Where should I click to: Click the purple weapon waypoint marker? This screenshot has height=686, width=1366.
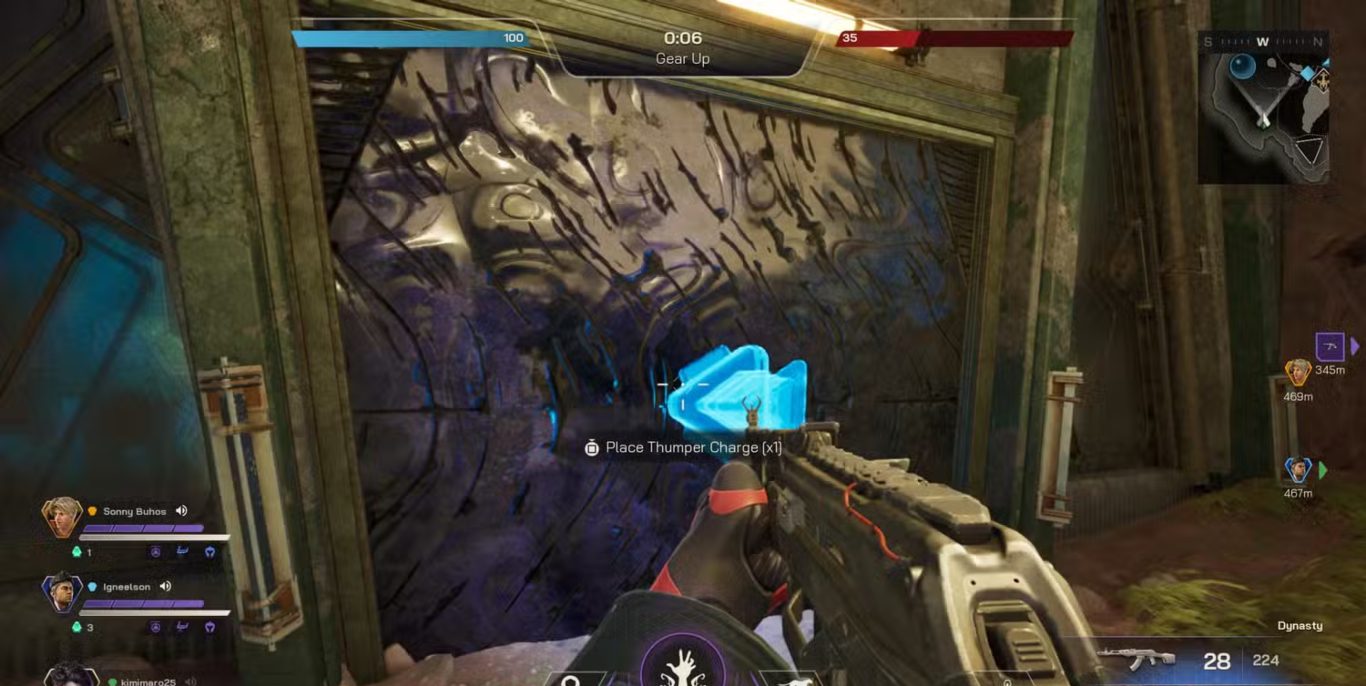coord(1329,347)
